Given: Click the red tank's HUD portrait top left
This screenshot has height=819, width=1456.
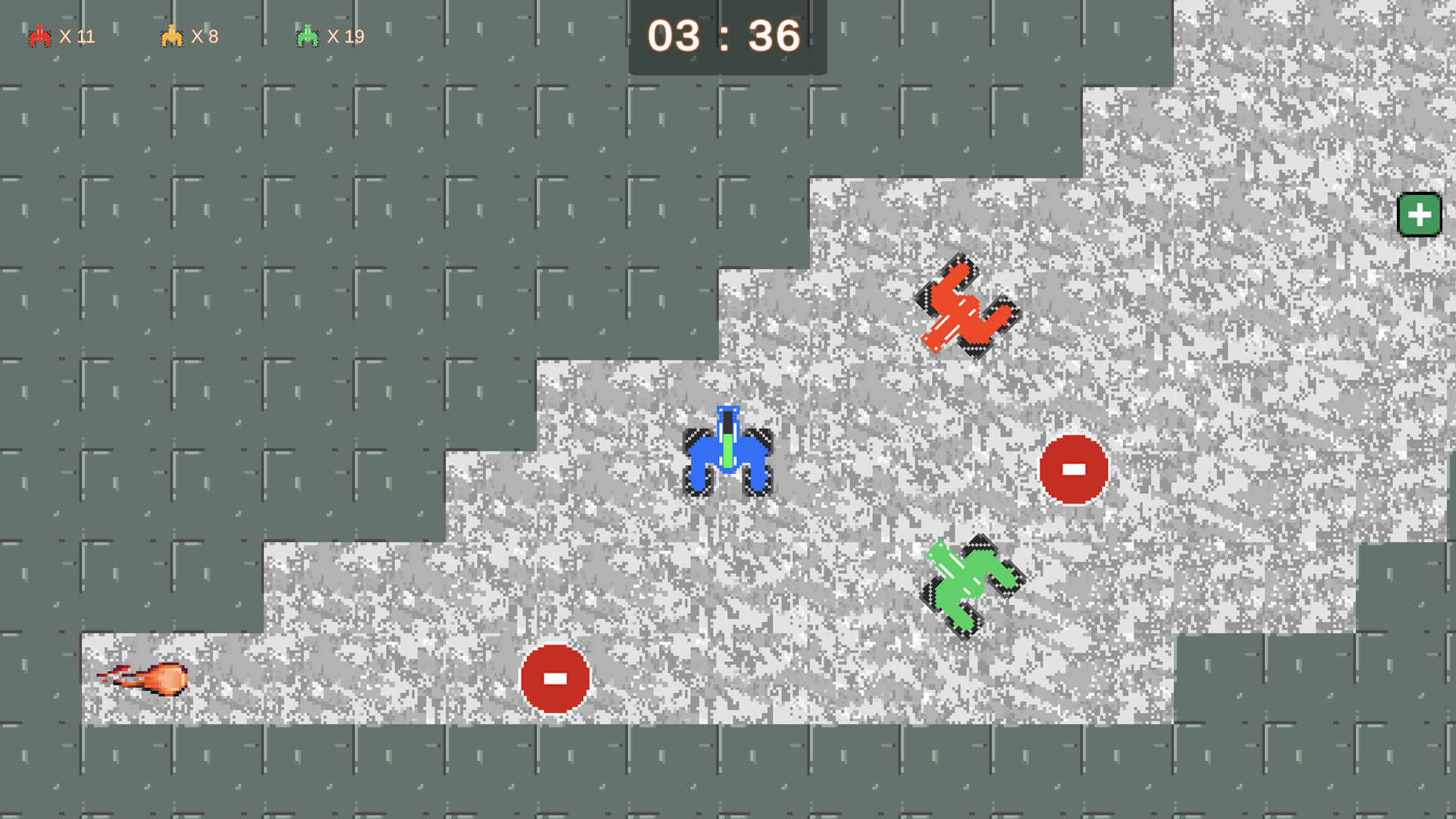Looking at the screenshot, I should [x=38, y=35].
